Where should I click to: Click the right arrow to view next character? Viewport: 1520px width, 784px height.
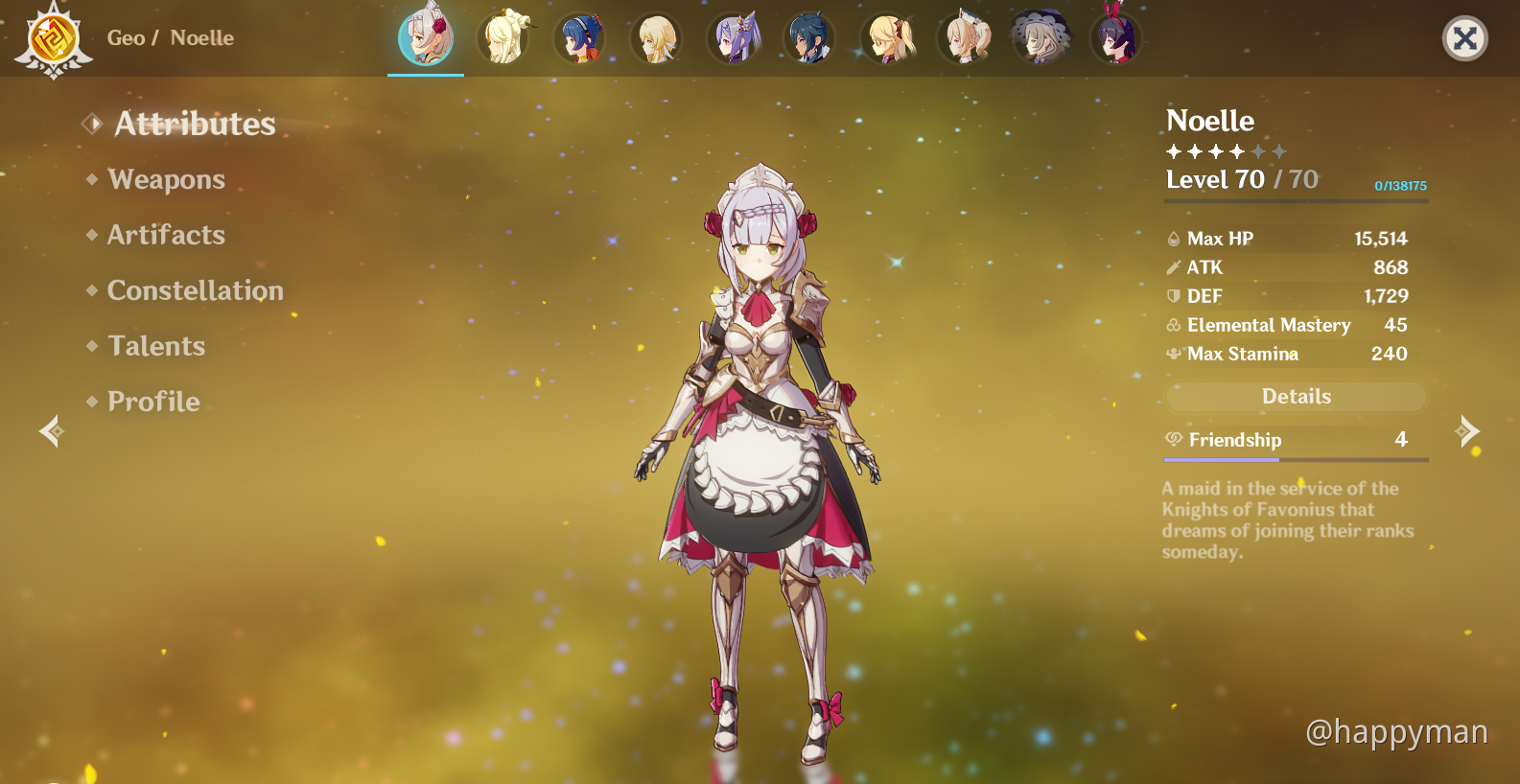pos(1467,431)
